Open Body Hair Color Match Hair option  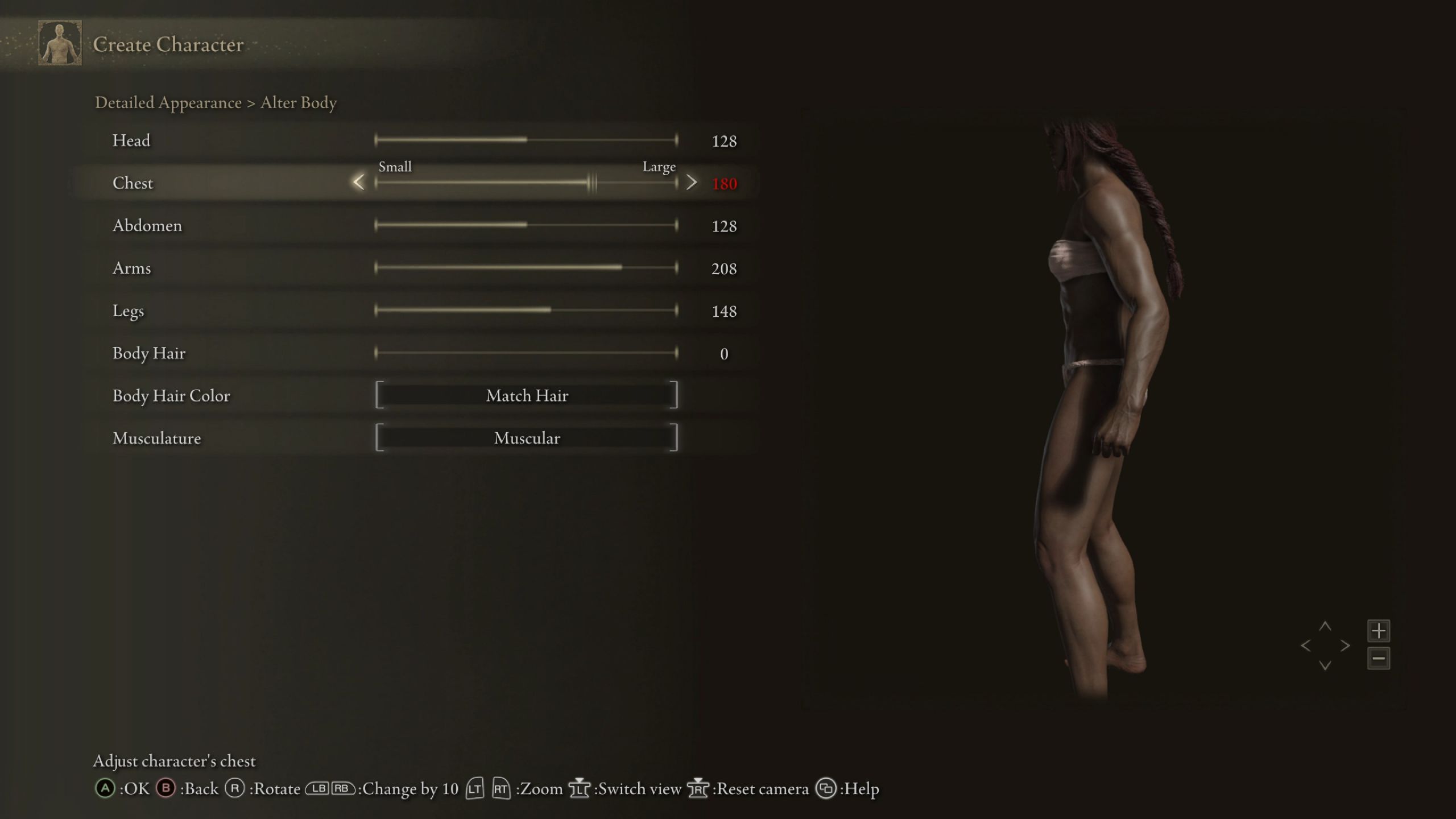[527, 395]
